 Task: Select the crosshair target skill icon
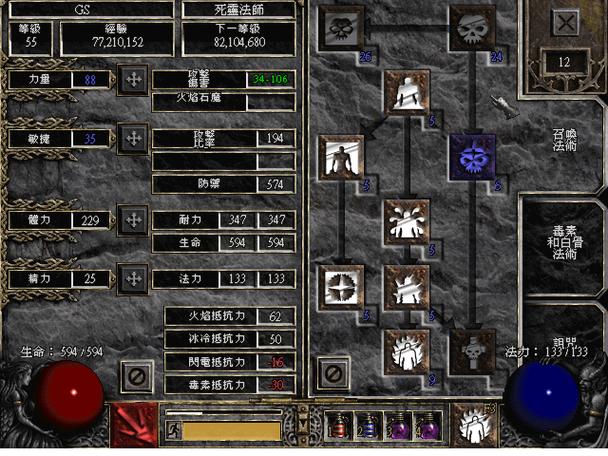point(340,286)
